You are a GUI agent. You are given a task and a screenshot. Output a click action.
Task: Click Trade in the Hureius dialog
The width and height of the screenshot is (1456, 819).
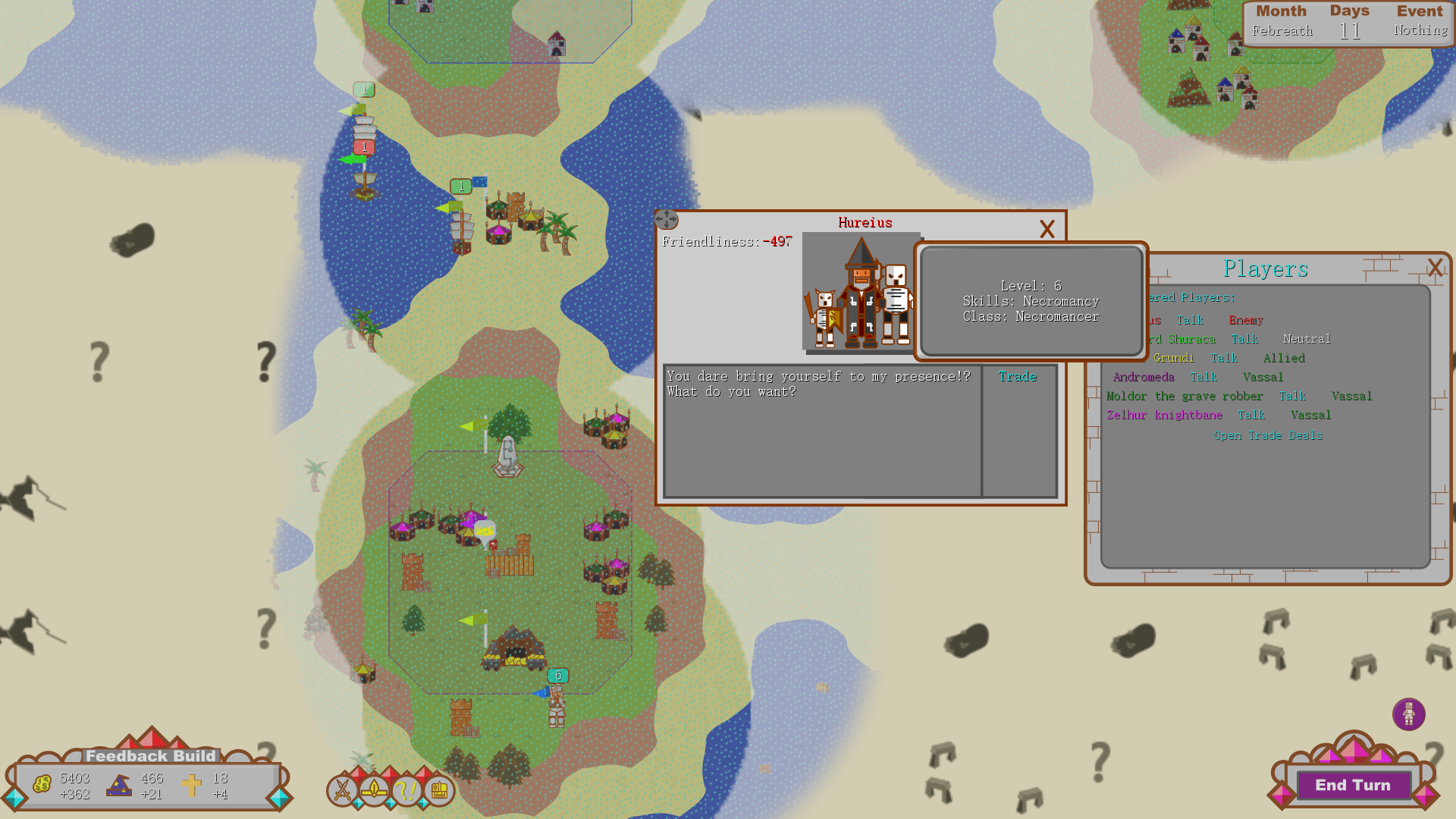point(1018,375)
